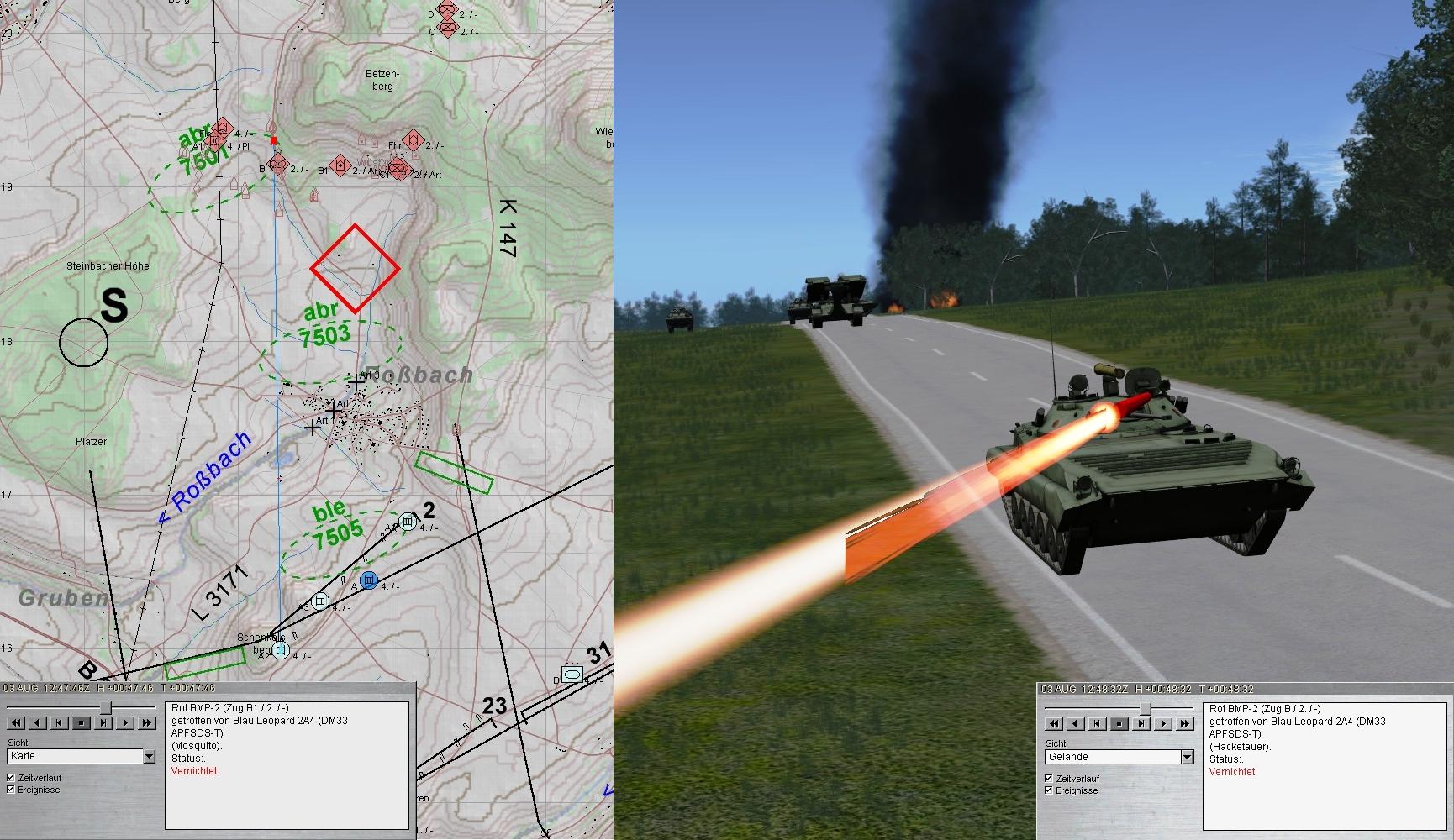Skip to next event in Gelände panel
This screenshot has height=840, width=1454.
coord(1142,723)
